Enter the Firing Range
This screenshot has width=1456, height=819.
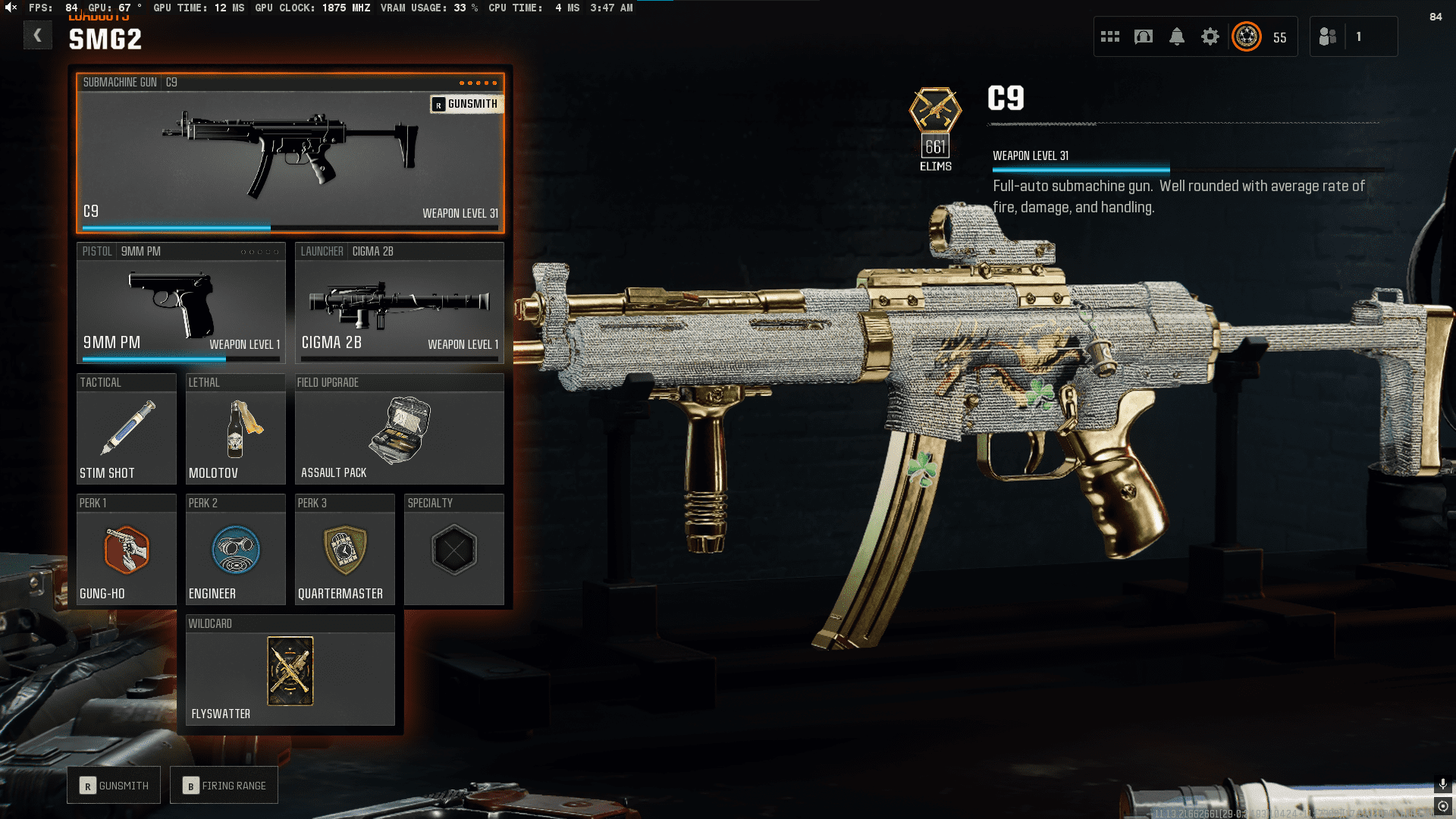pyautogui.click(x=224, y=786)
